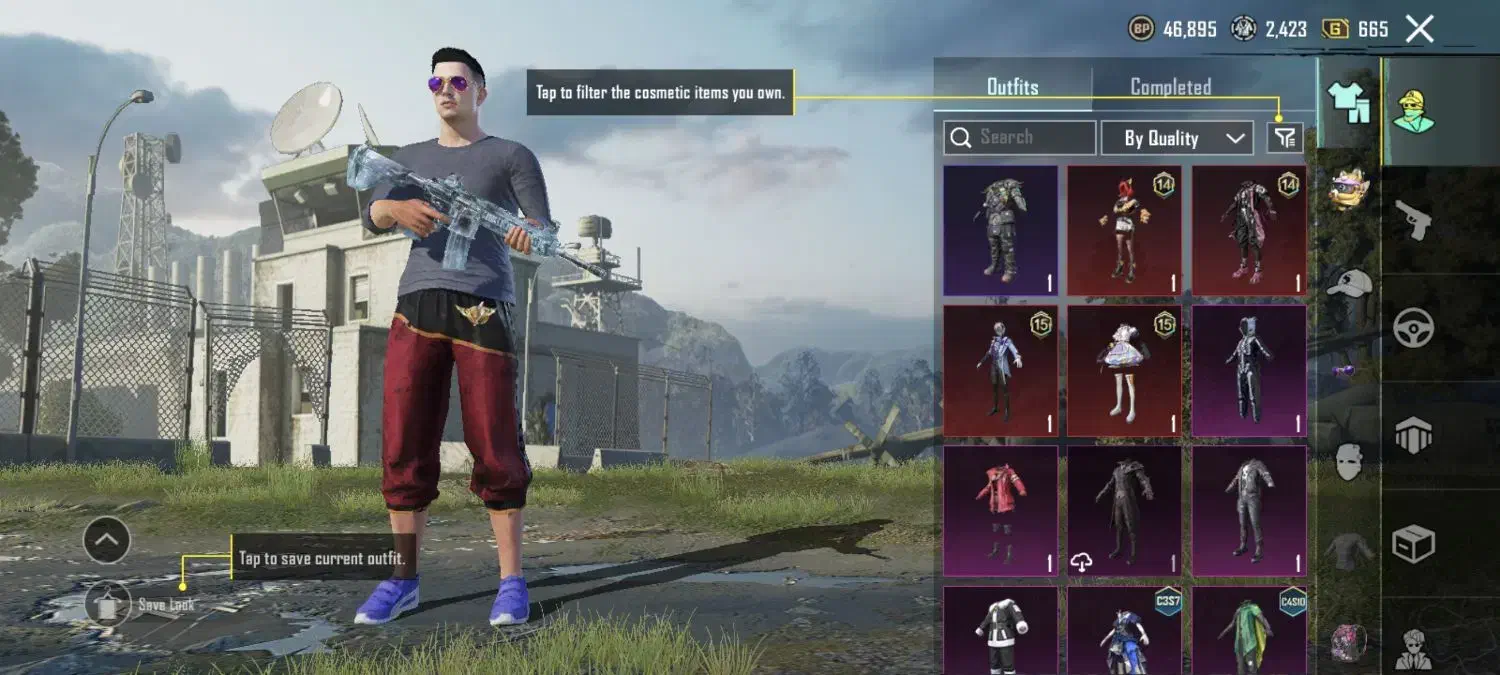The width and height of the screenshot is (1500, 675).
Task: Open the pistol weapons category
Action: click(1414, 218)
